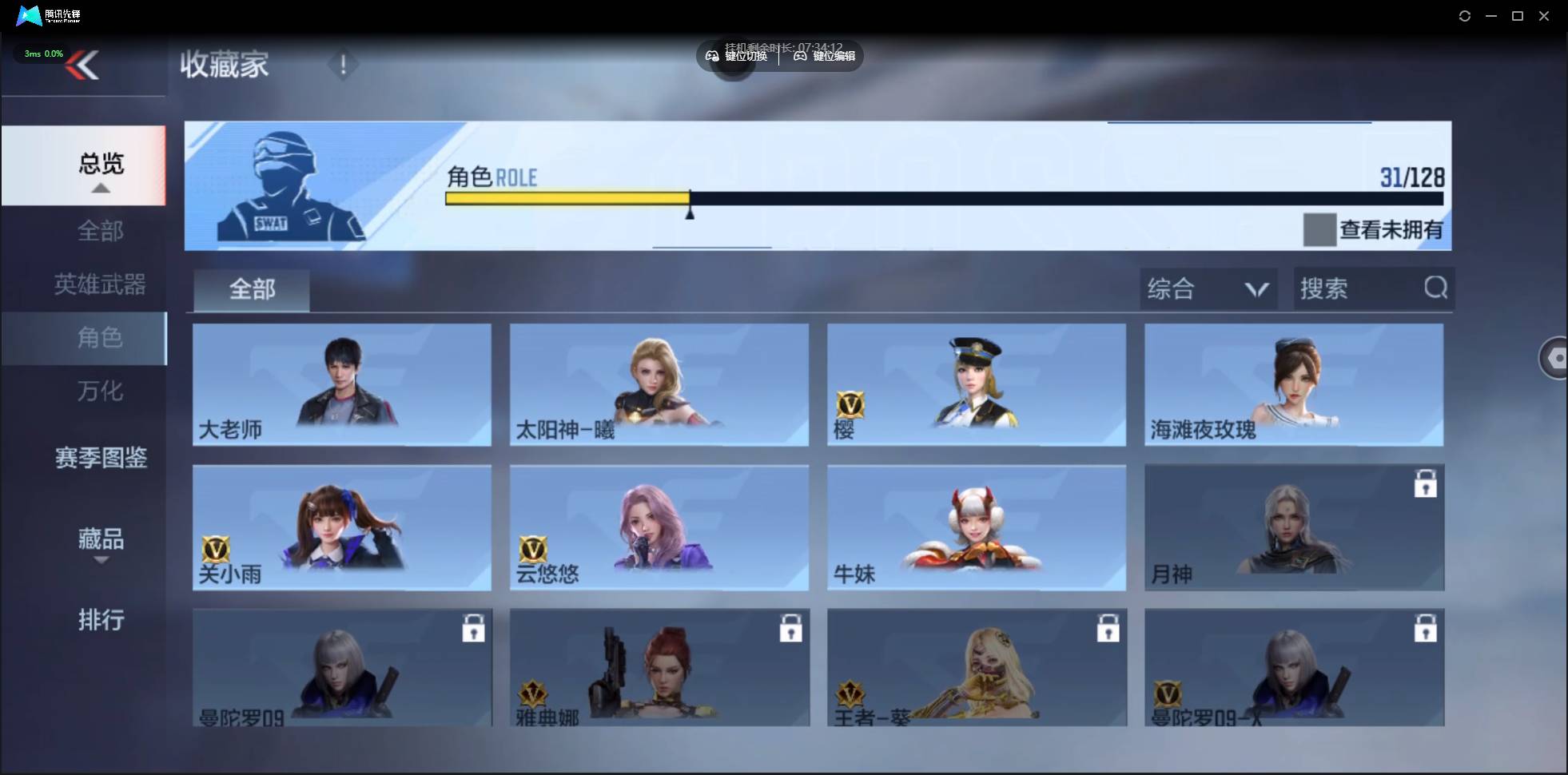Click the refresh icon in title bar

tap(1465, 15)
